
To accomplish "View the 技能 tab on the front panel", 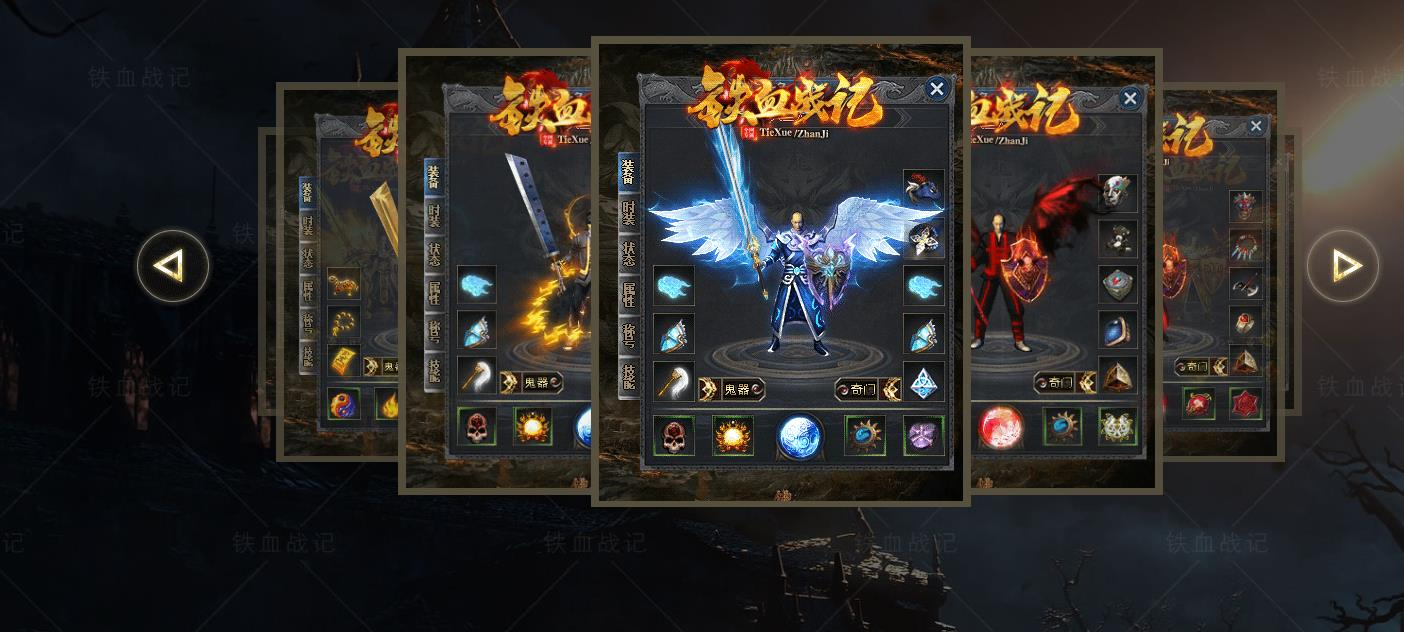I will (x=628, y=375).
